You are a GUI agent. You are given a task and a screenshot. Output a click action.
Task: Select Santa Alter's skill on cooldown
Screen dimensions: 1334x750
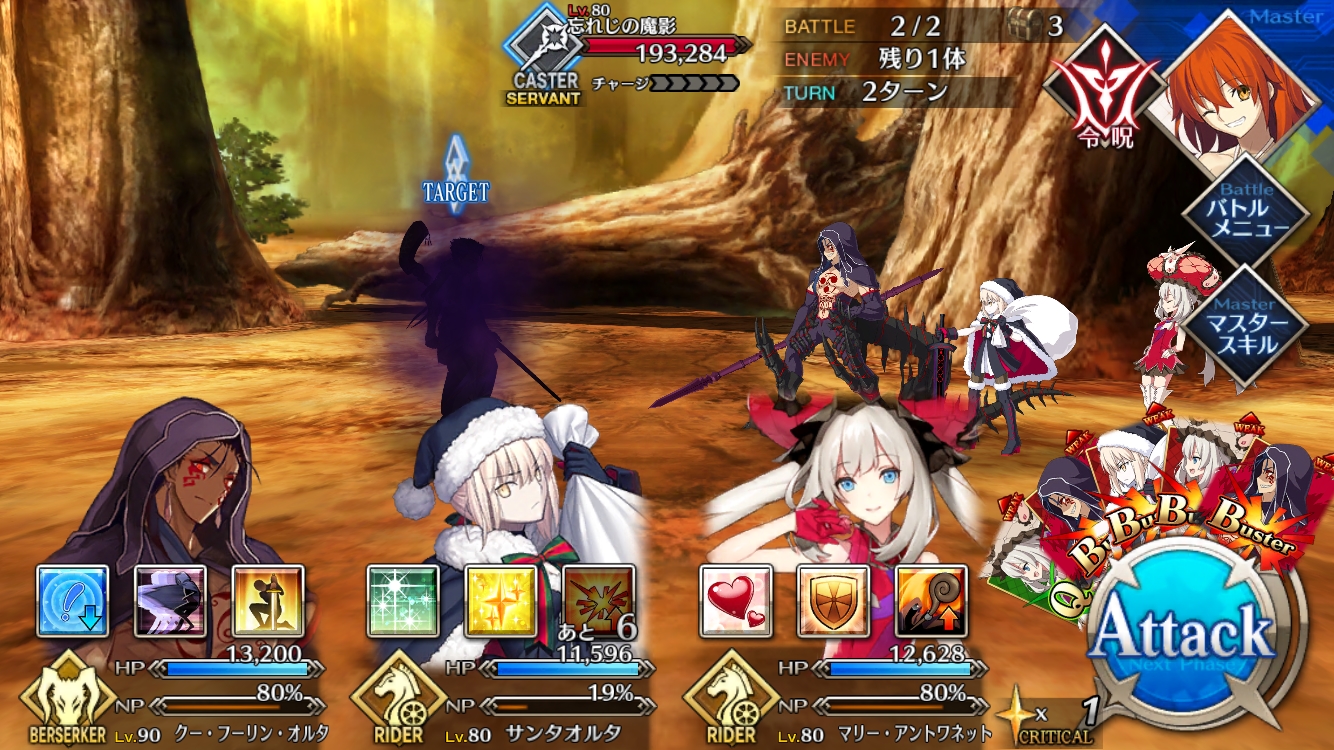[598, 601]
